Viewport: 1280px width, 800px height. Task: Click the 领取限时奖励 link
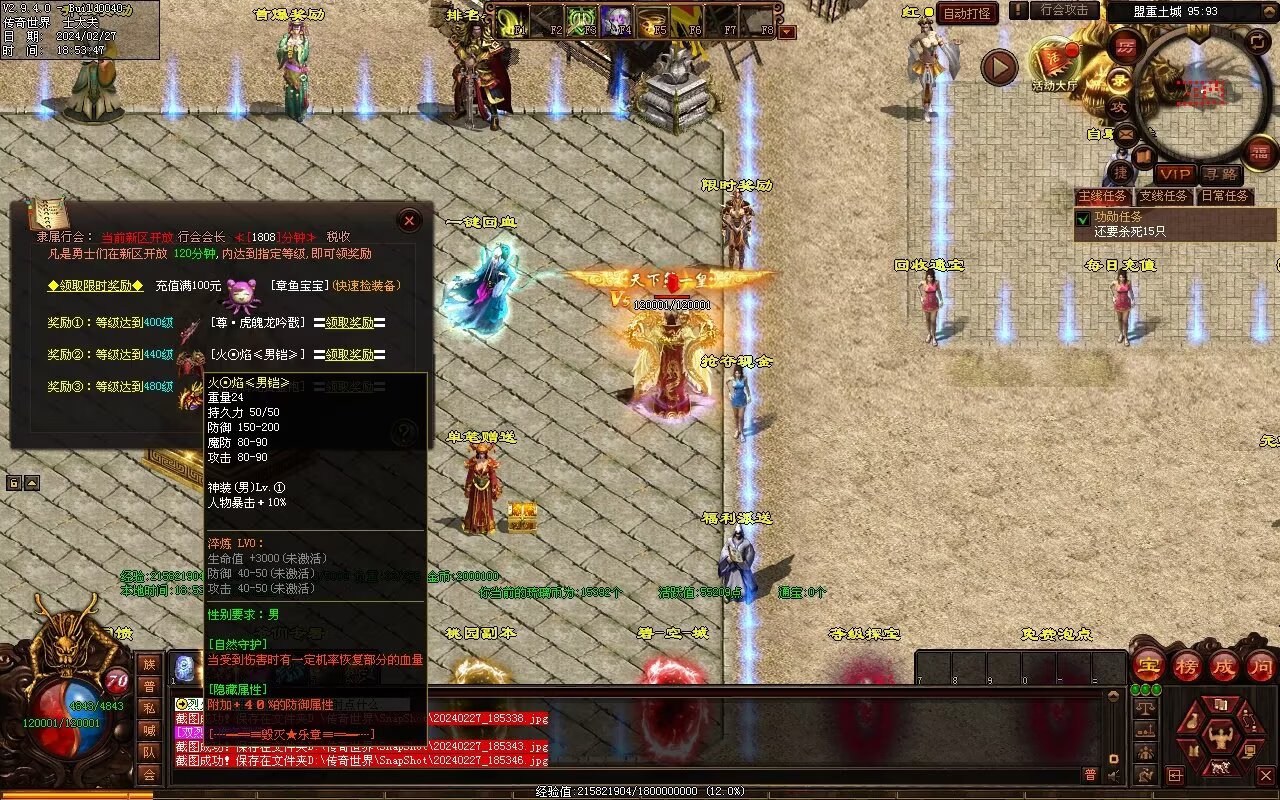coord(95,286)
